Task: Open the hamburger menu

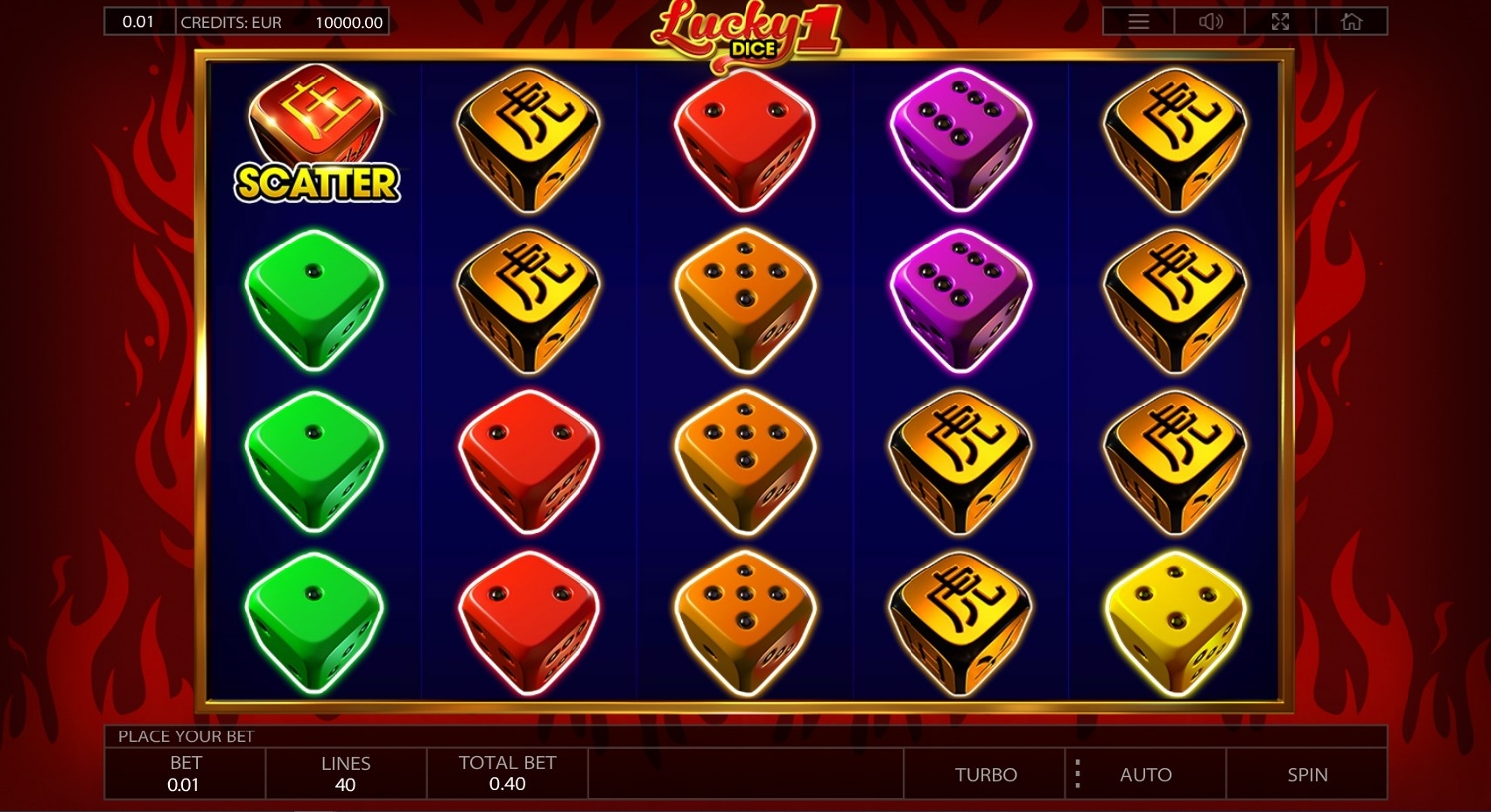Action: [1138, 22]
